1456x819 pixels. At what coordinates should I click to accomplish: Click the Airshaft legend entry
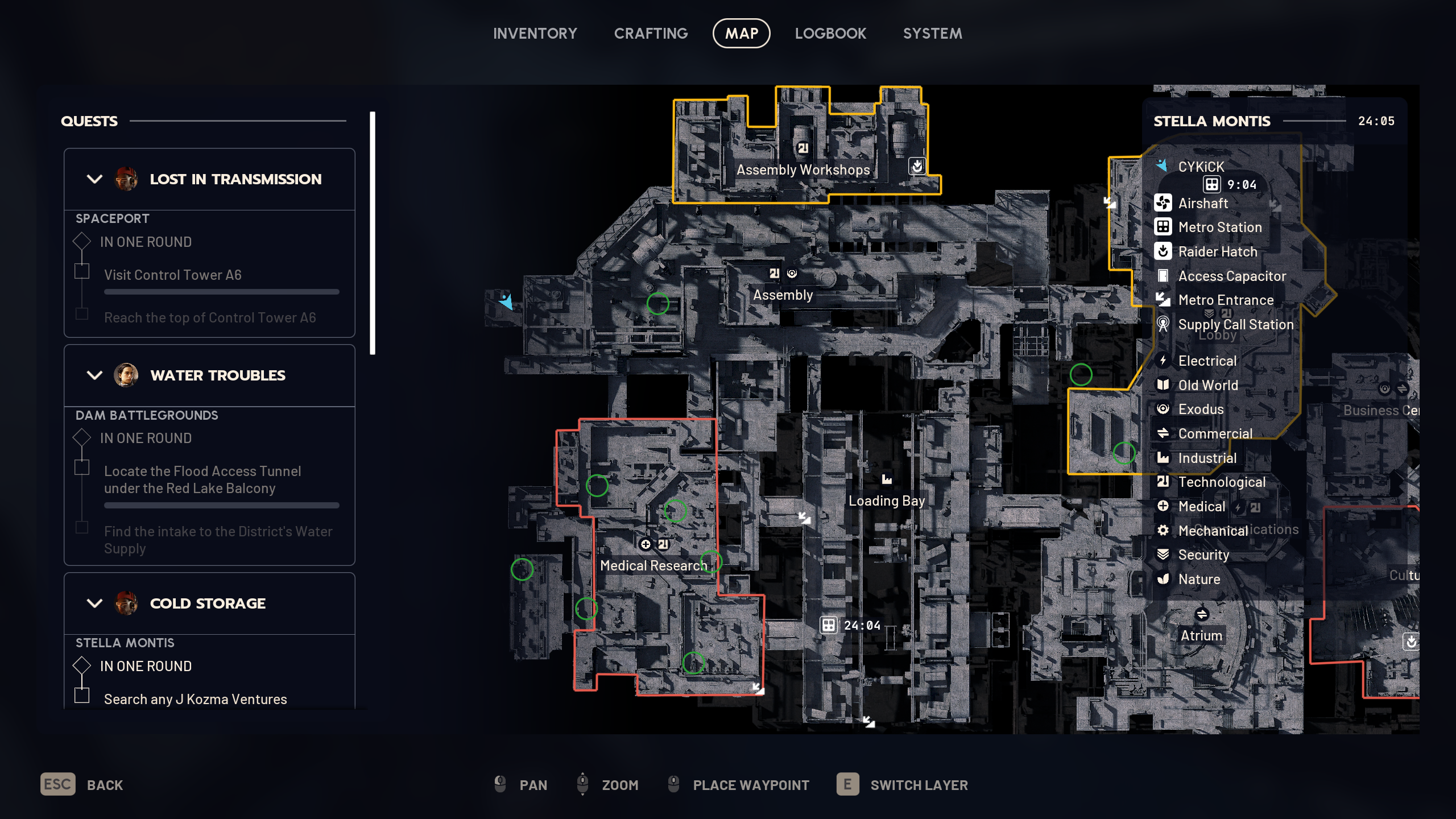1202,203
